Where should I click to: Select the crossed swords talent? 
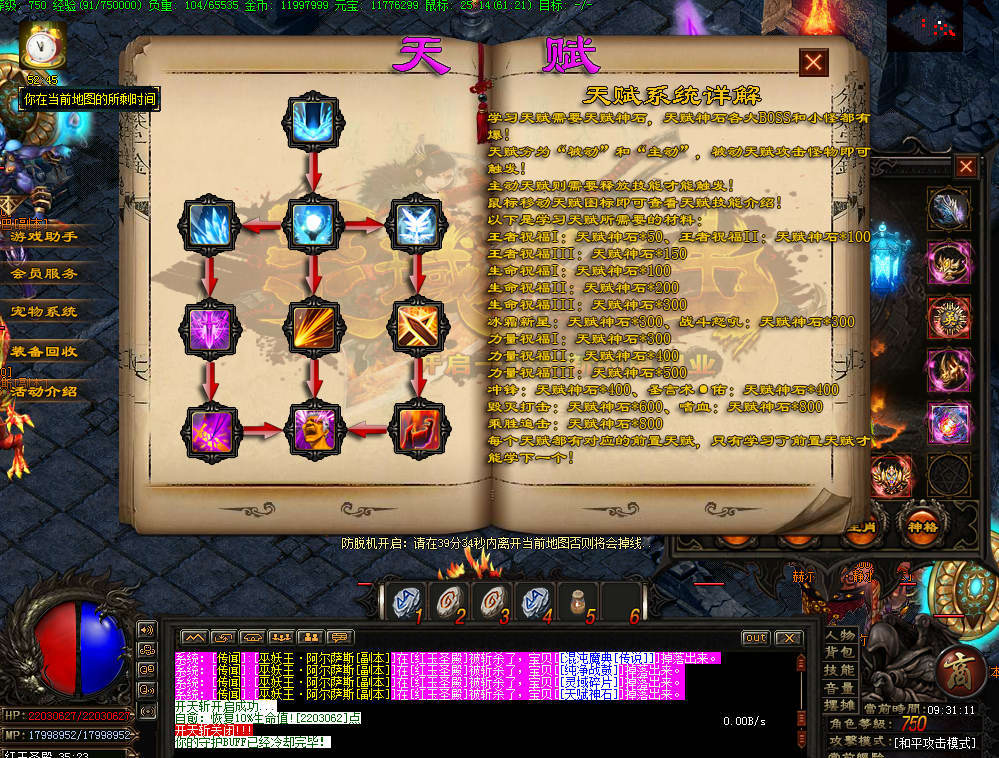tap(415, 327)
